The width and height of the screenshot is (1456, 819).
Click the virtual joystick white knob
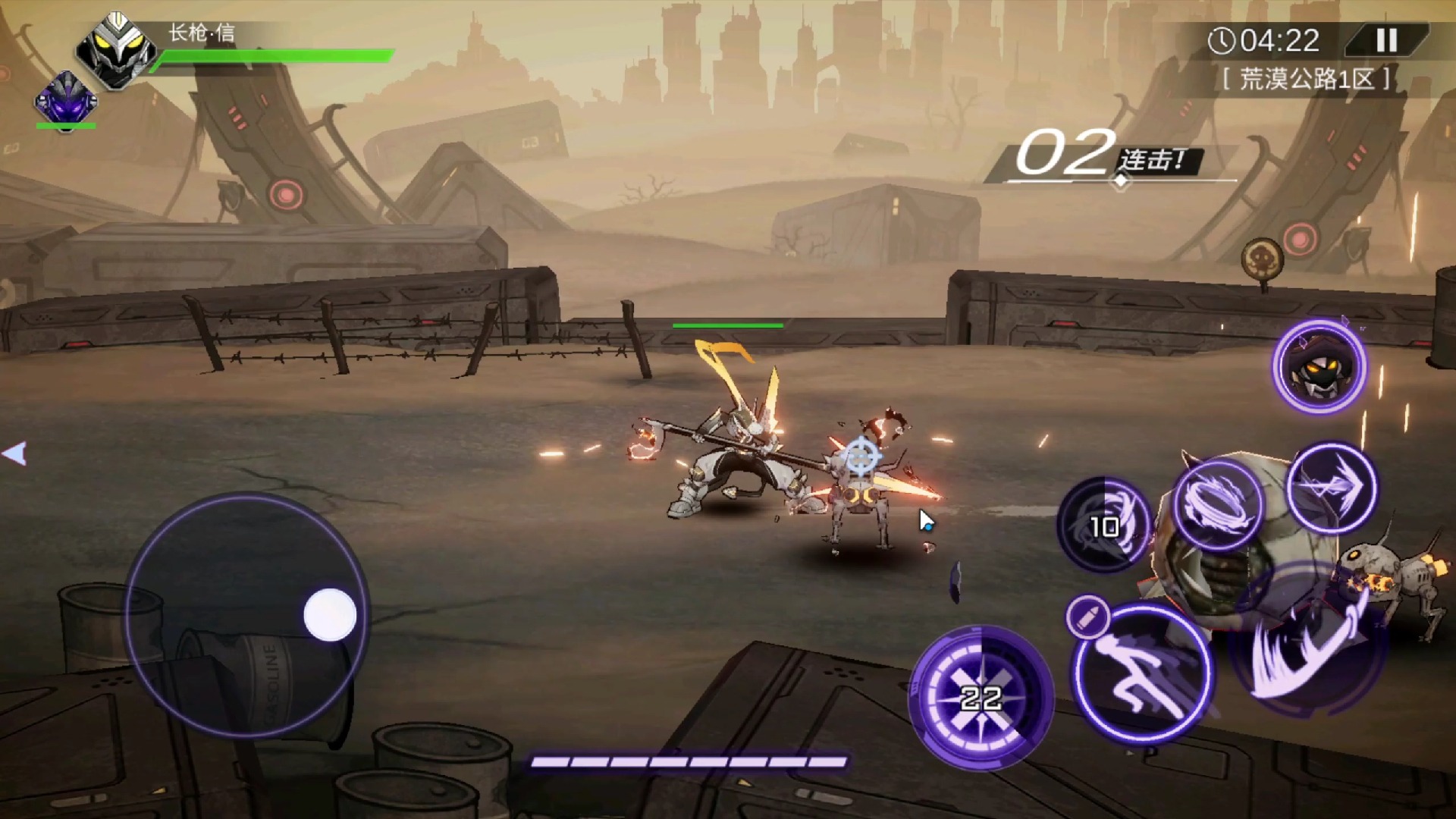point(330,614)
